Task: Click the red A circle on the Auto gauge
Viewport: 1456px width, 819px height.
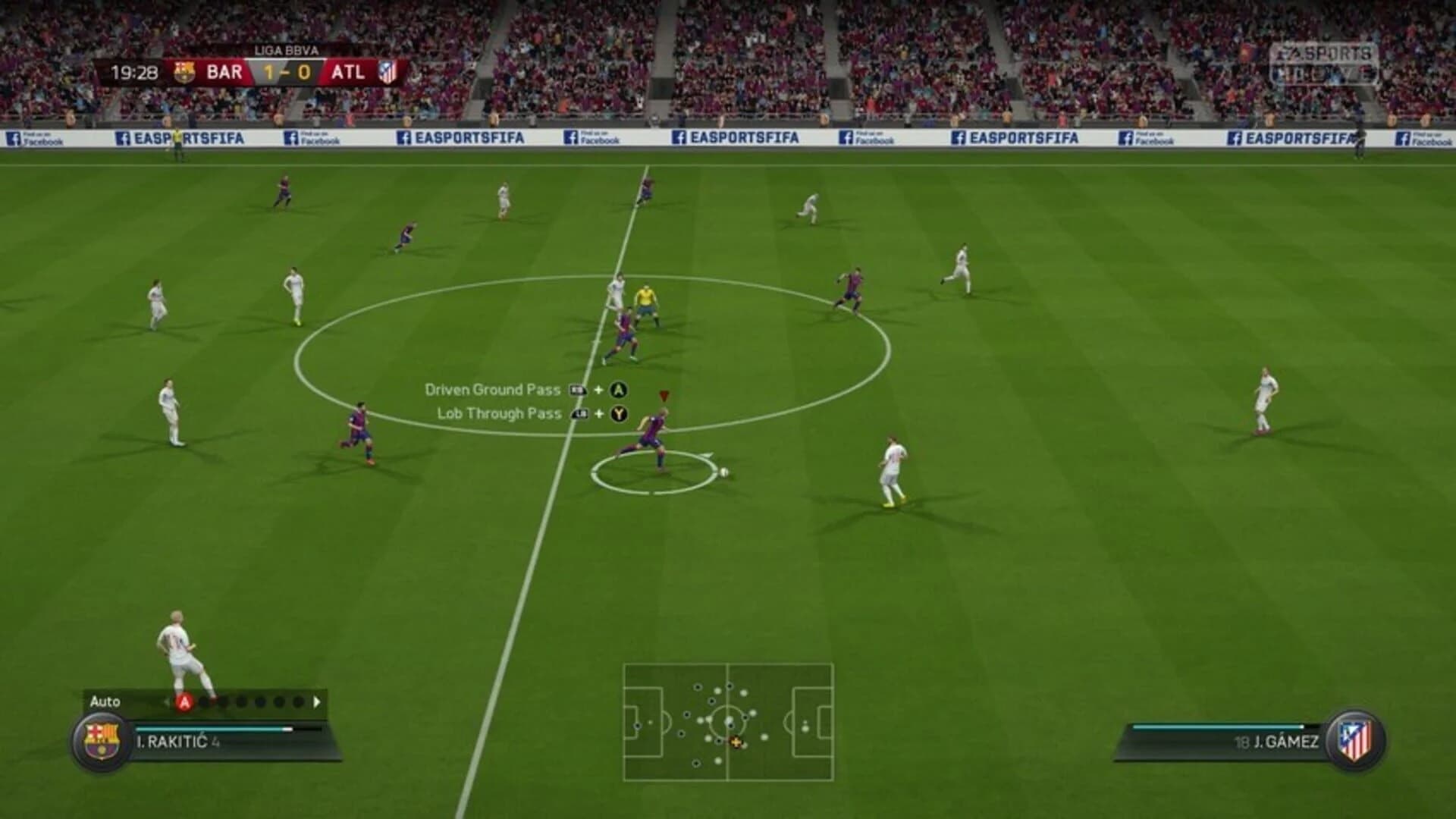Action: coord(184,702)
